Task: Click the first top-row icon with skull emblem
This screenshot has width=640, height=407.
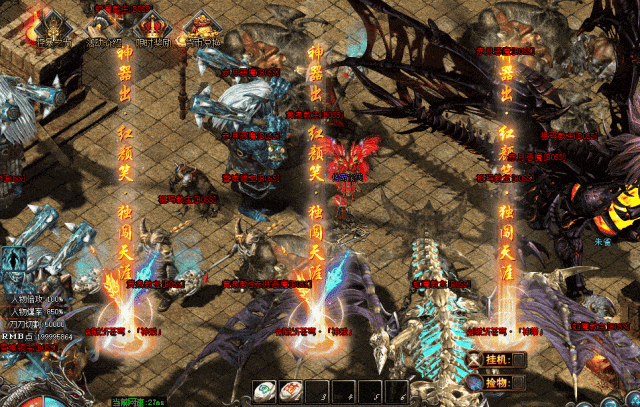Action: (x=48, y=24)
